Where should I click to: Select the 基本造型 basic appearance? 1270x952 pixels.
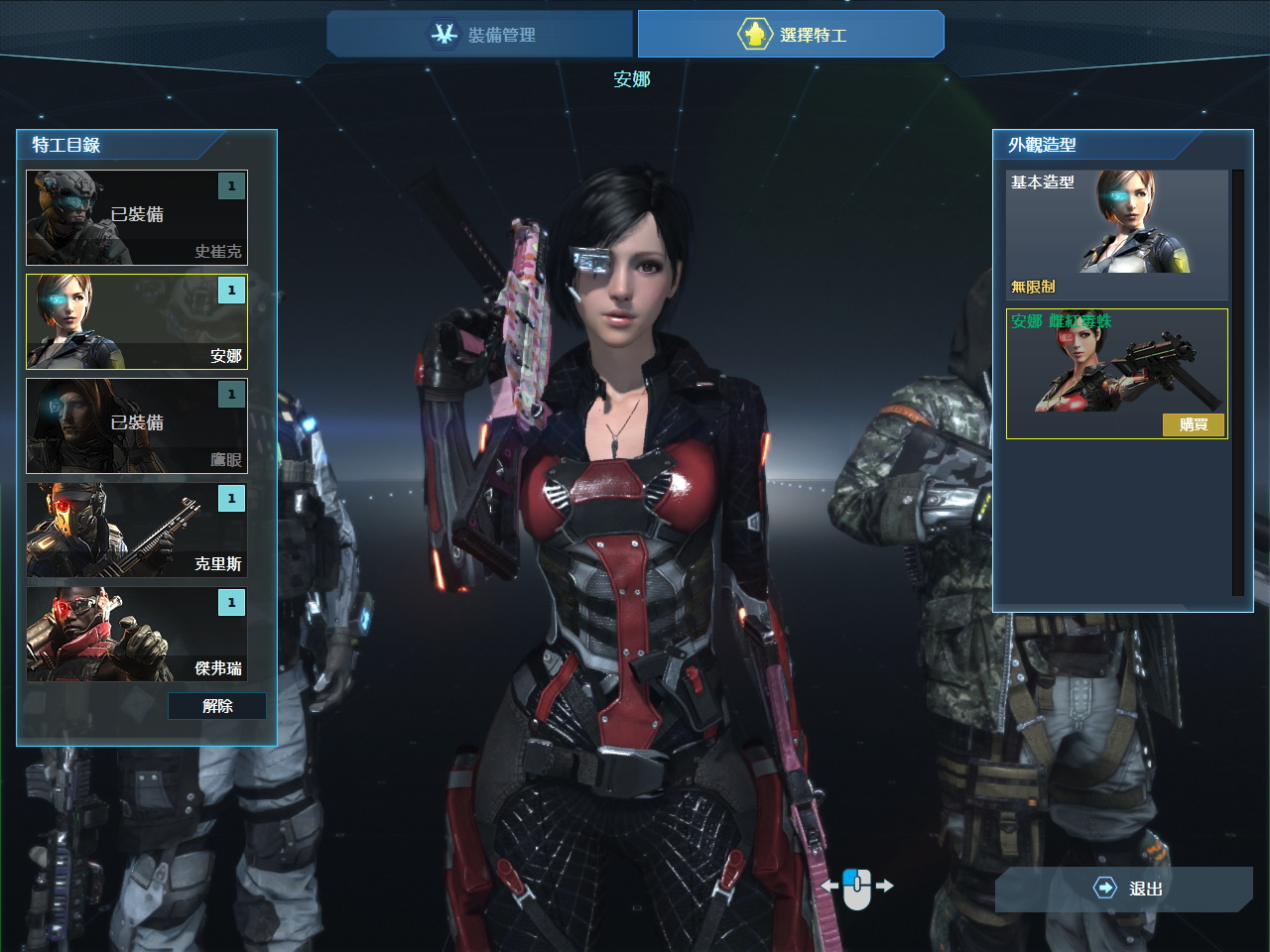pos(1117,234)
